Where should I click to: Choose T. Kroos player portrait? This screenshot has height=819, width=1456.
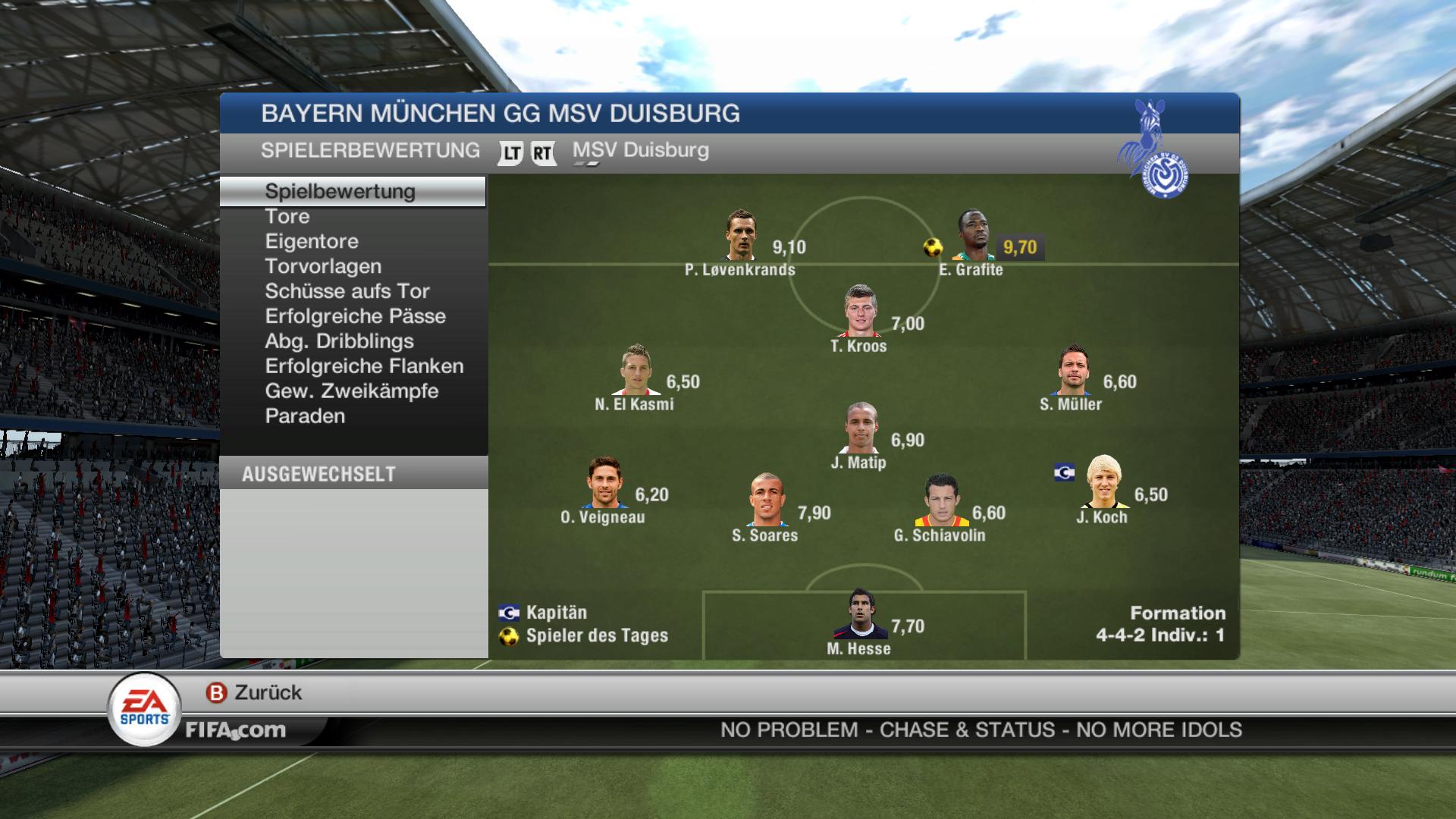point(861,312)
